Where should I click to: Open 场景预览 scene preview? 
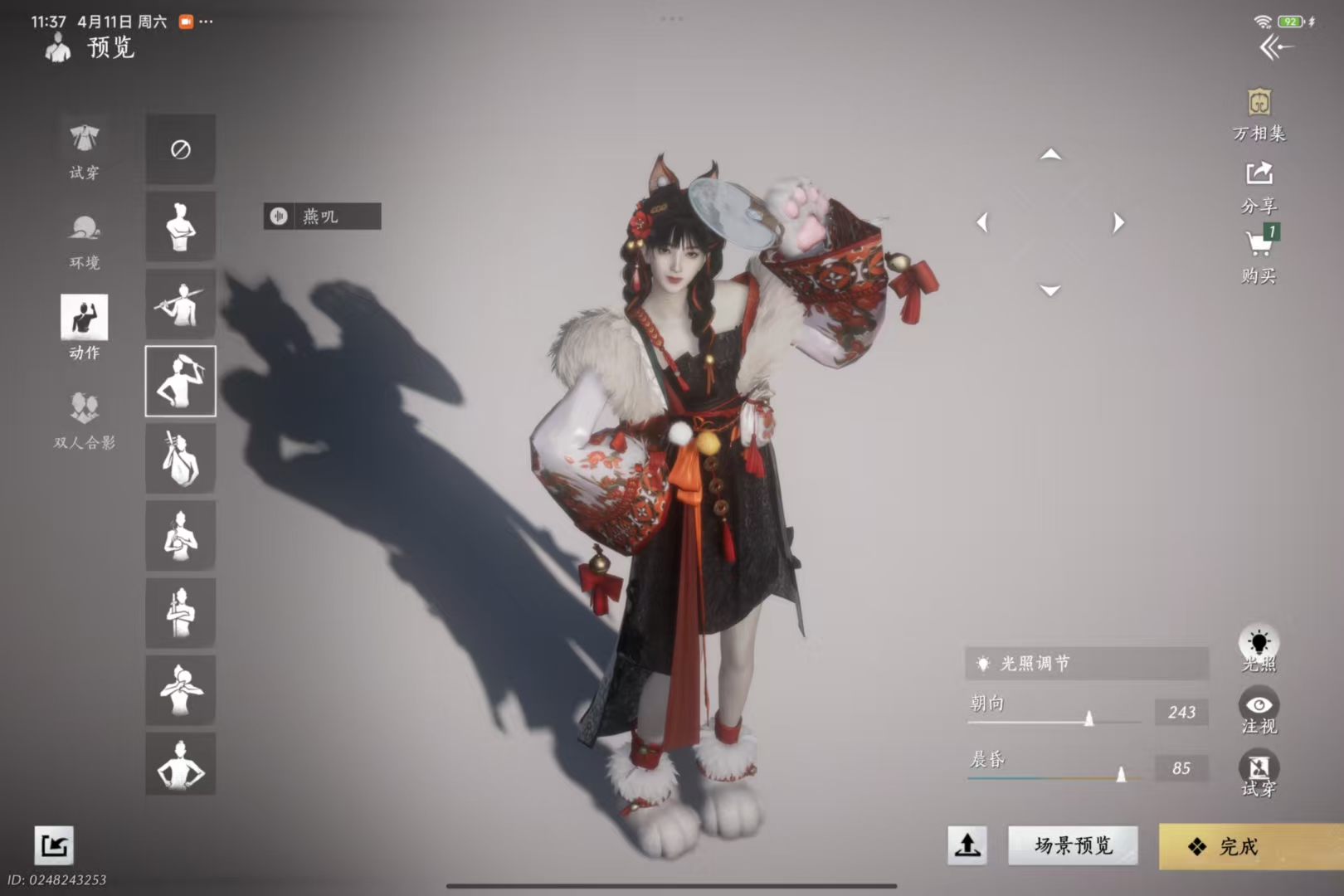tap(1073, 845)
